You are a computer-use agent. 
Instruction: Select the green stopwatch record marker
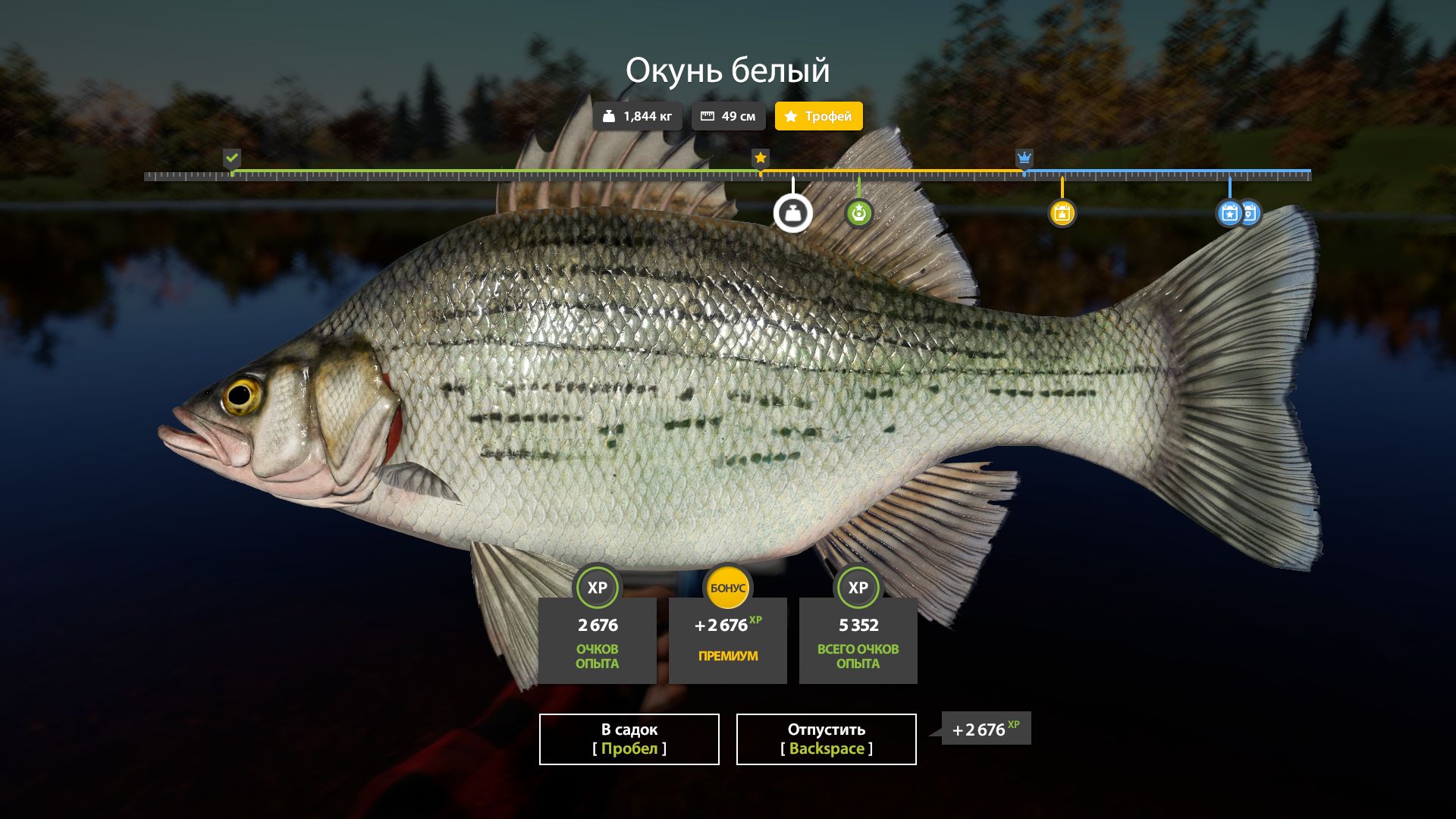(858, 214)
